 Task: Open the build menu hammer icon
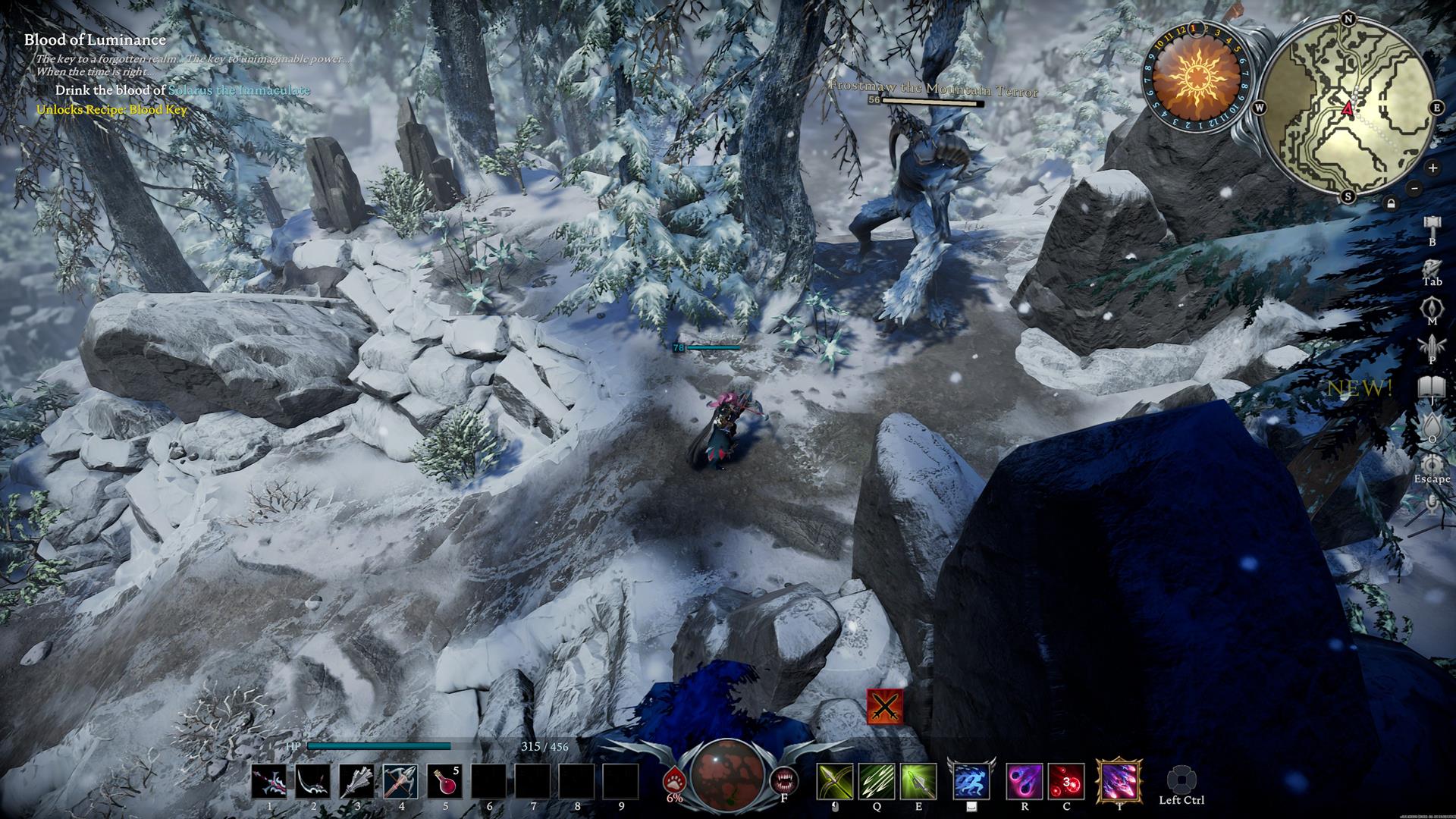[1432, 225]
